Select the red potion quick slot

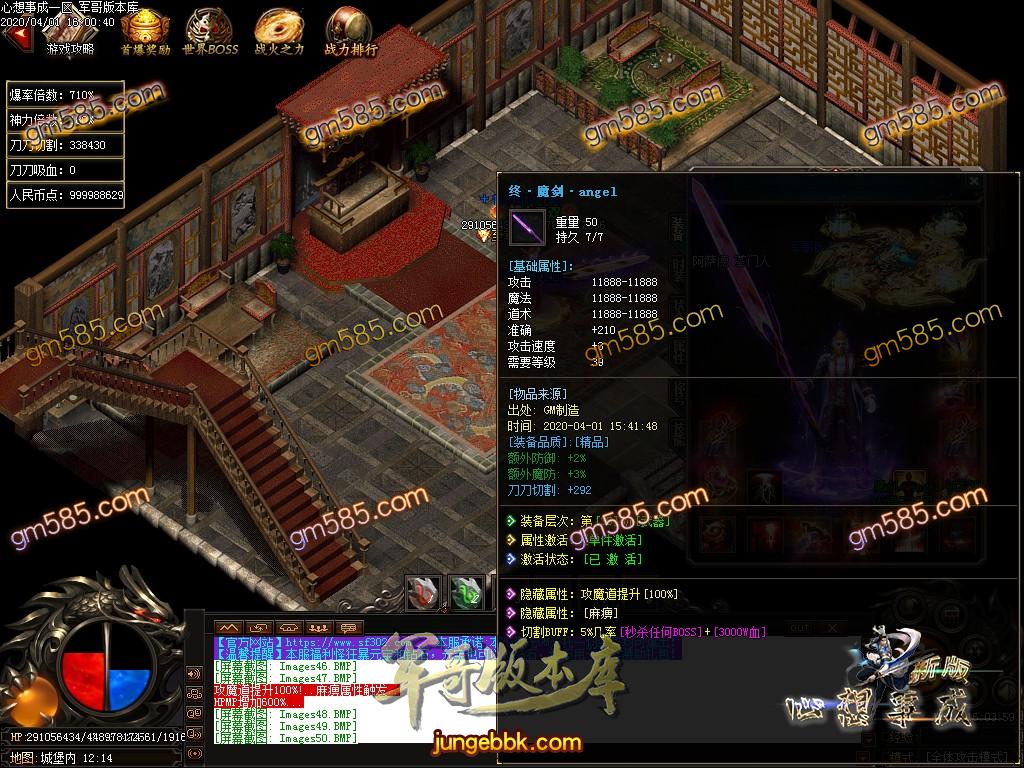[x=422, y=592]
